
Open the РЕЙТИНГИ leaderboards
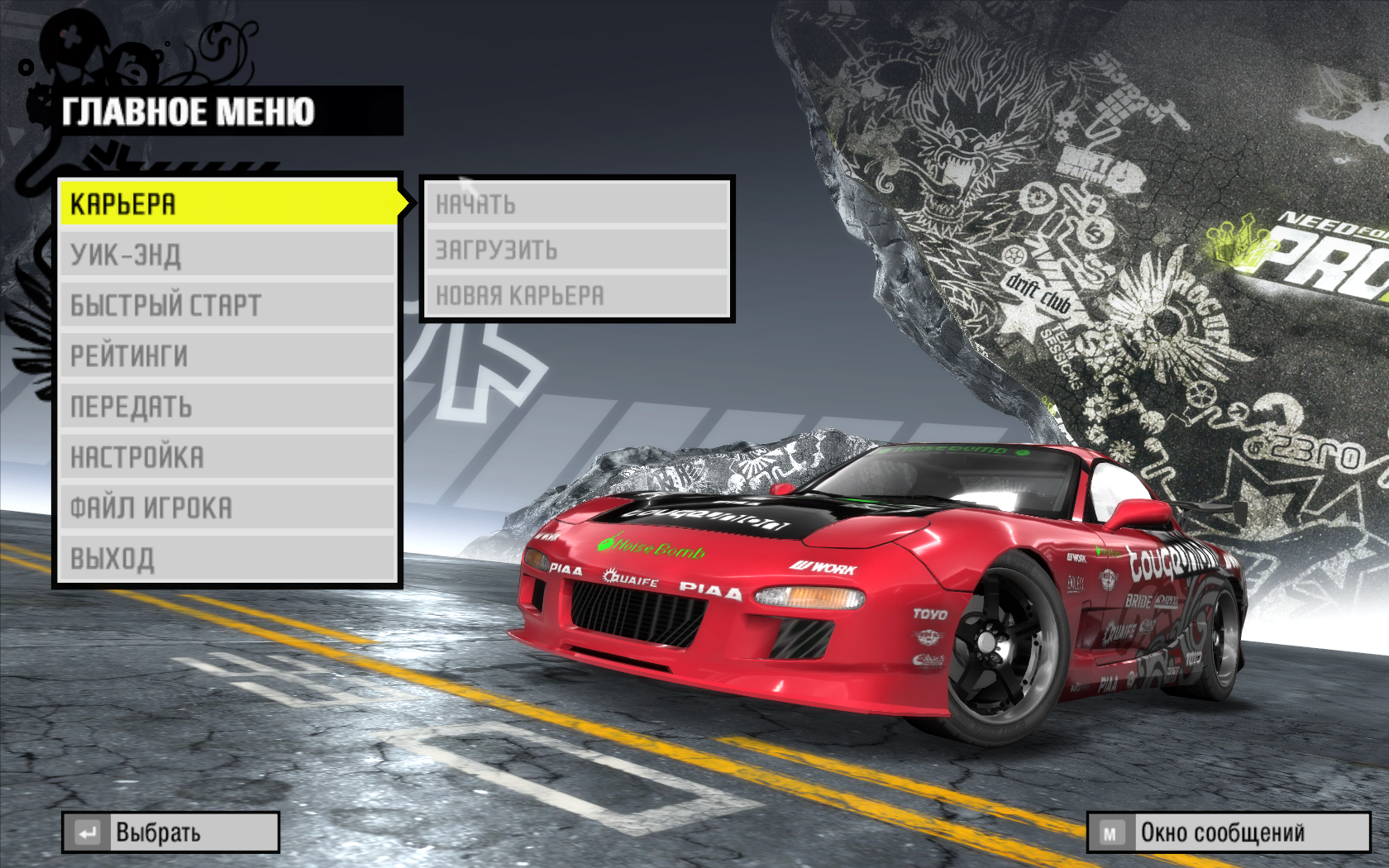(227, 355)
